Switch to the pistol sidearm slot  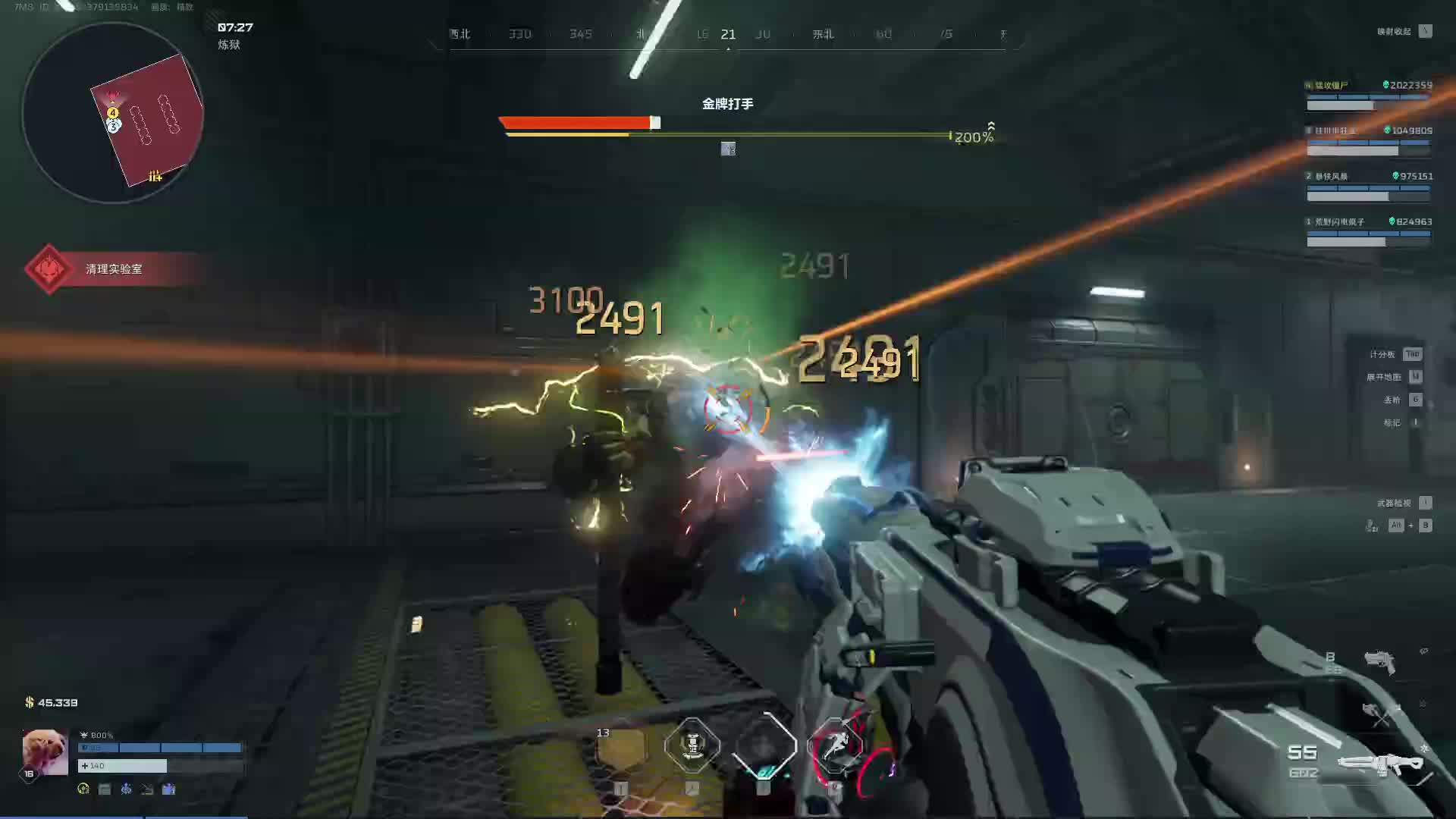(x=1379, y=661)
